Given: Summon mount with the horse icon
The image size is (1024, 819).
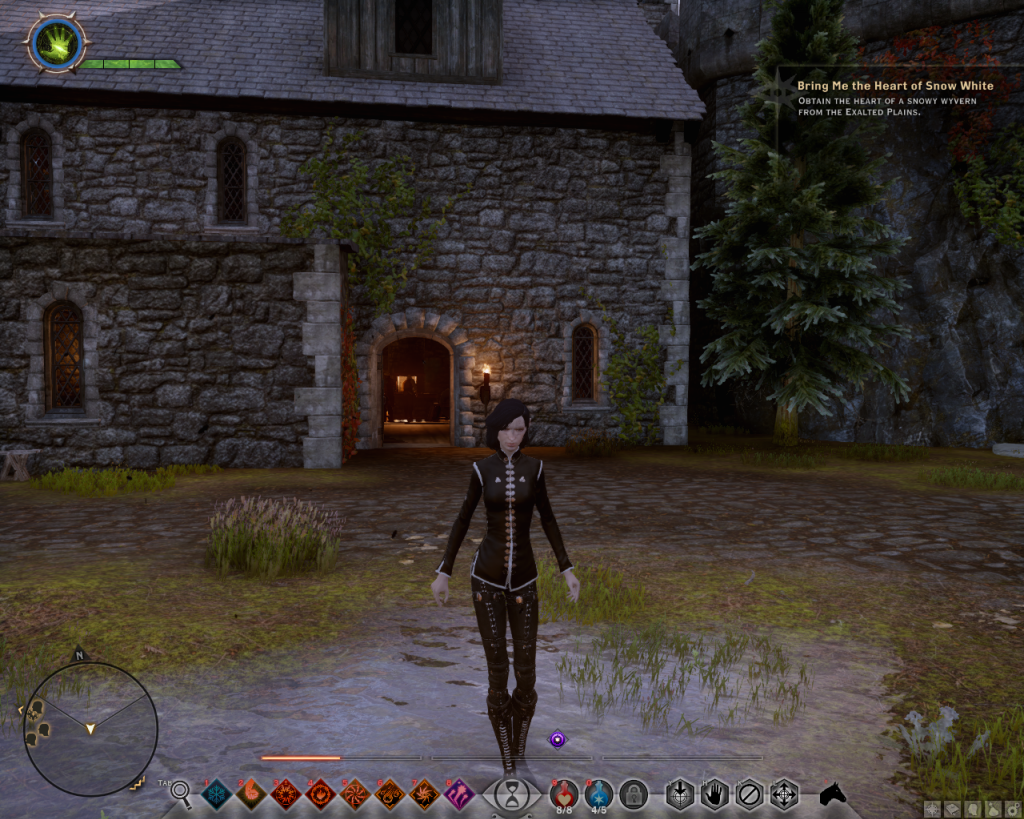Looking at the screenshot, I should click(832, 794).
